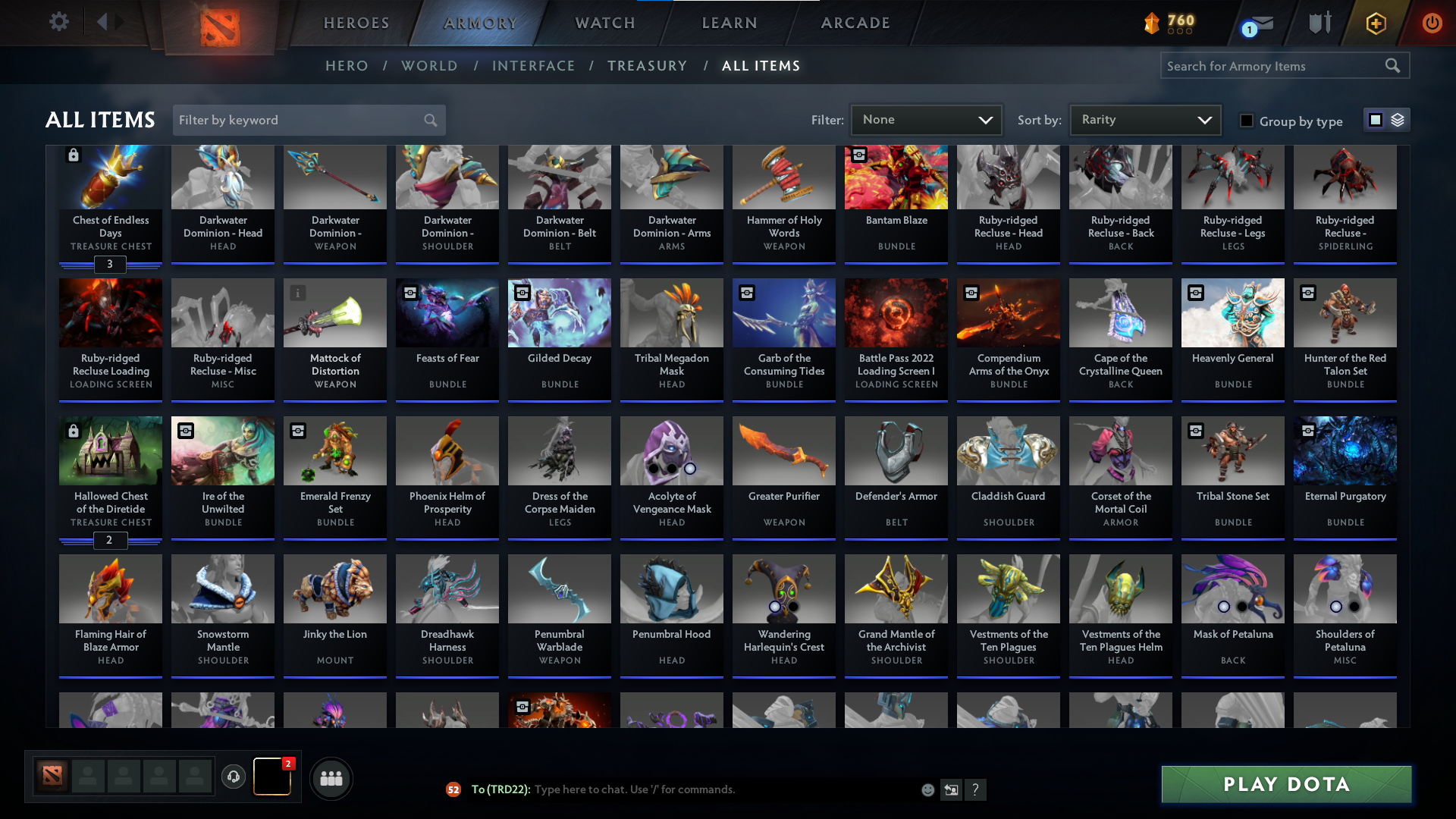Click the question mark help icon near chat

pyautogui.click(x=976, y=789)
